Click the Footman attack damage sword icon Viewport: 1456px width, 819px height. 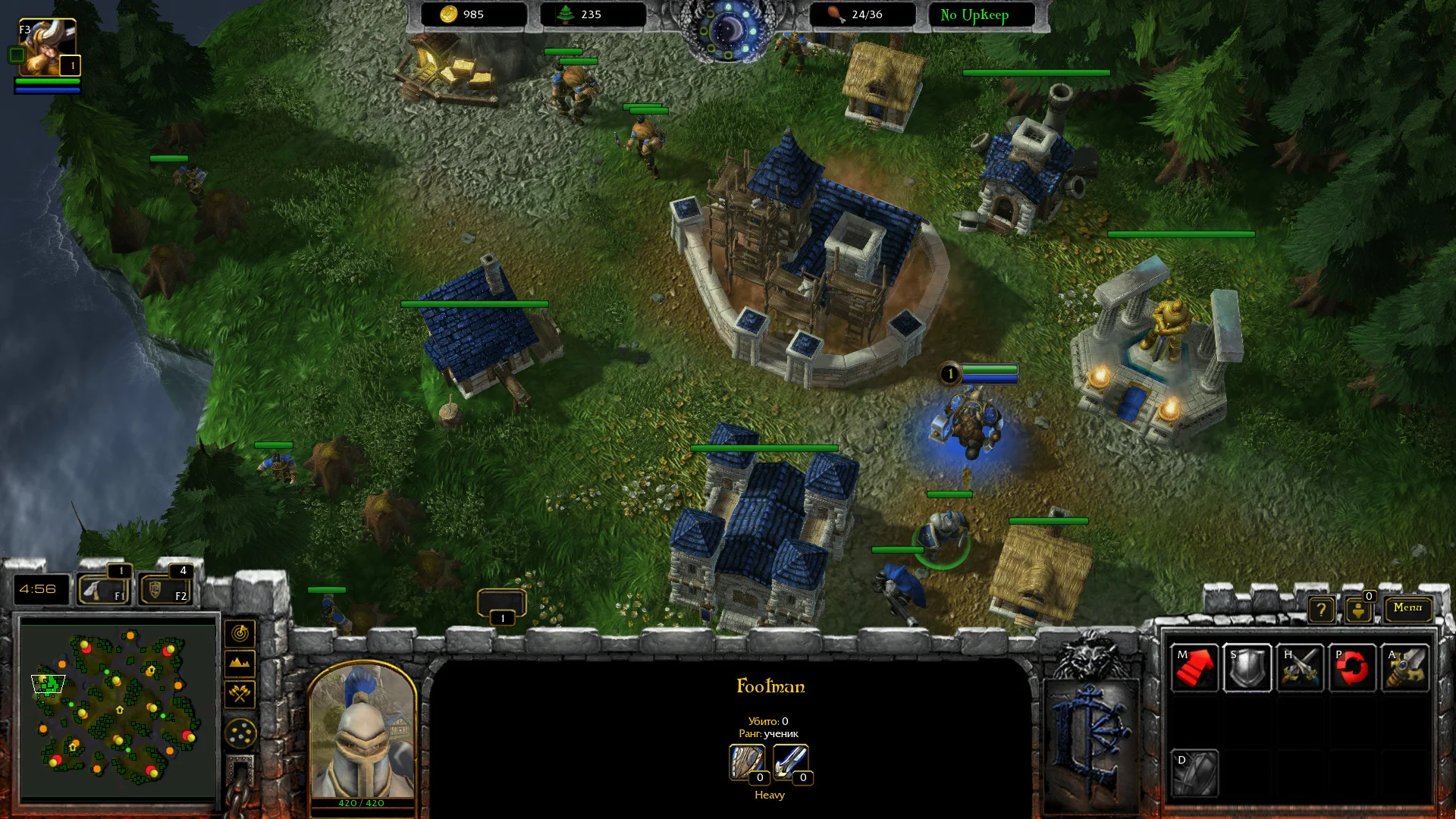coord(790,762)
